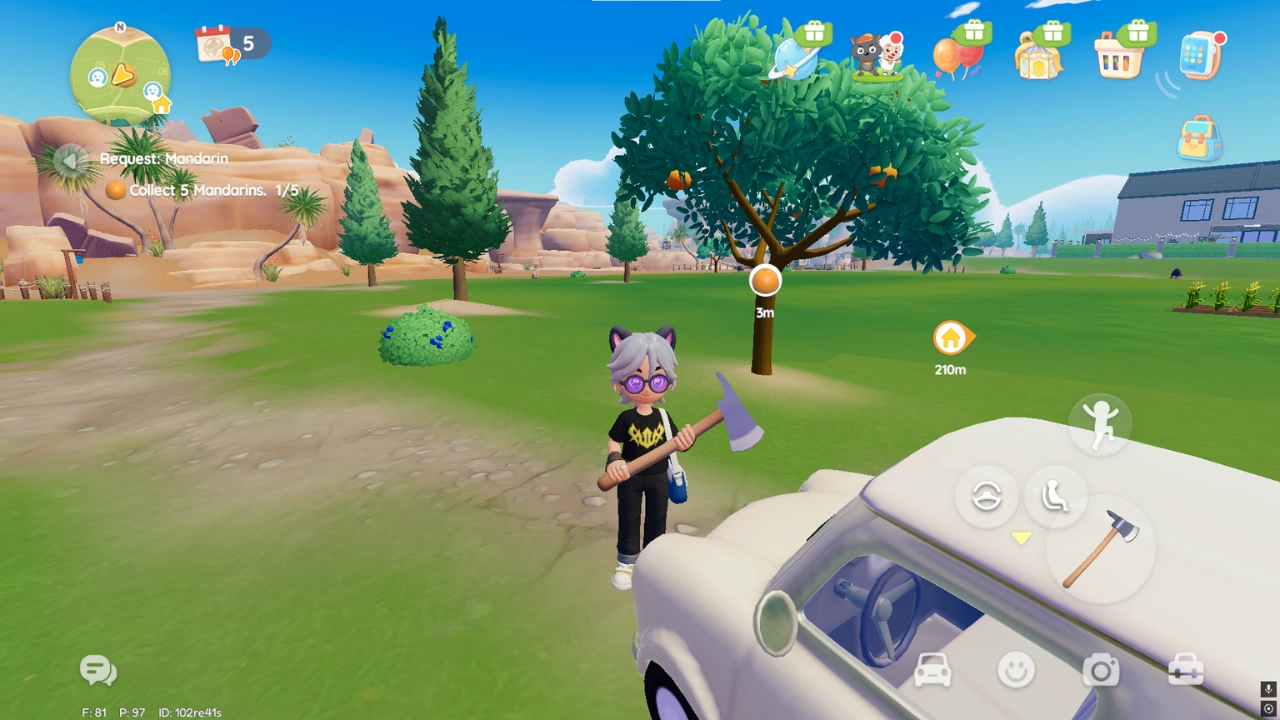Use the axe tool button
The height and width of the screenshot is (720, 1280).
1100,549
